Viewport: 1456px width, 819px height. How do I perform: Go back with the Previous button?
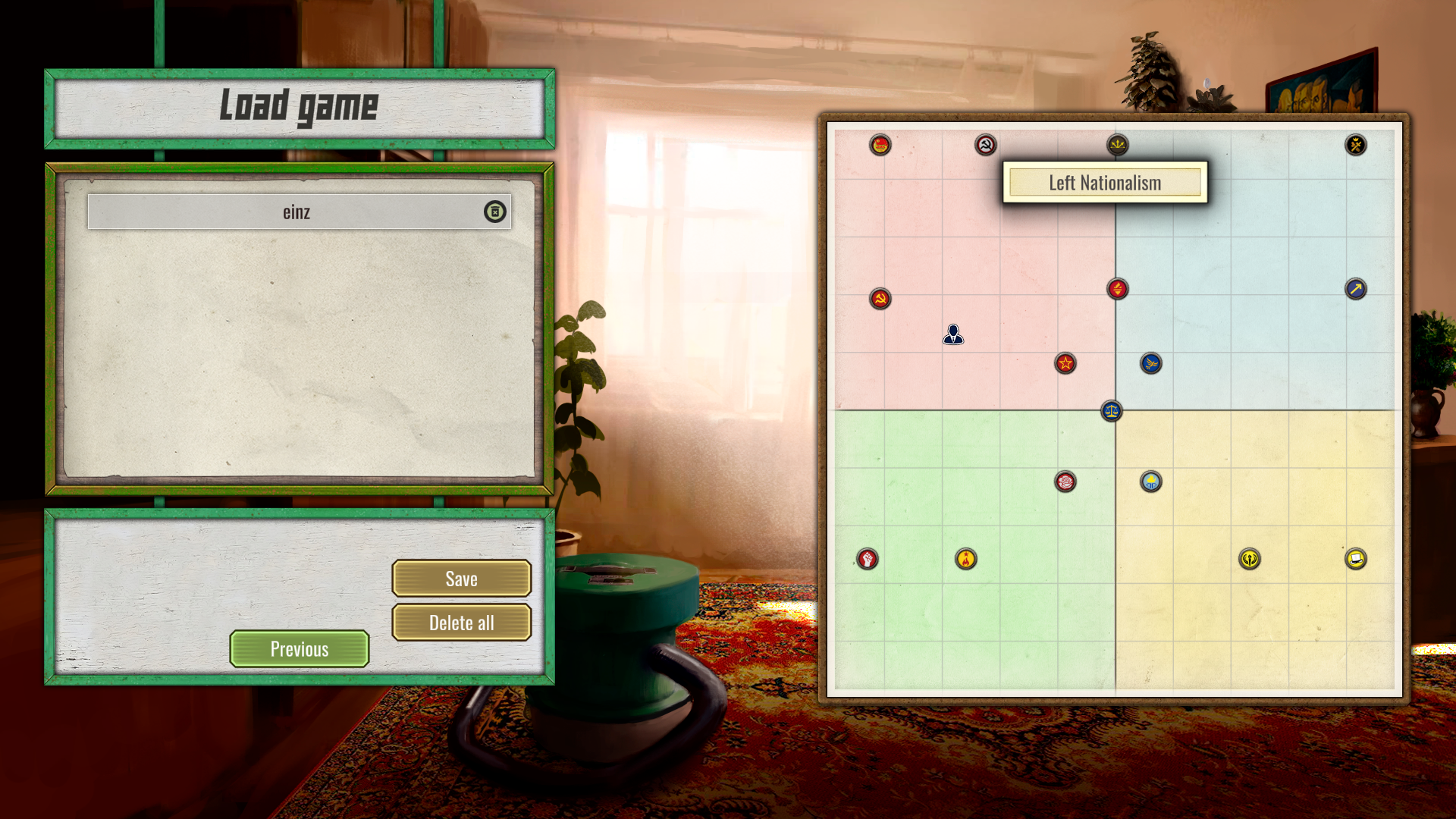300,649
